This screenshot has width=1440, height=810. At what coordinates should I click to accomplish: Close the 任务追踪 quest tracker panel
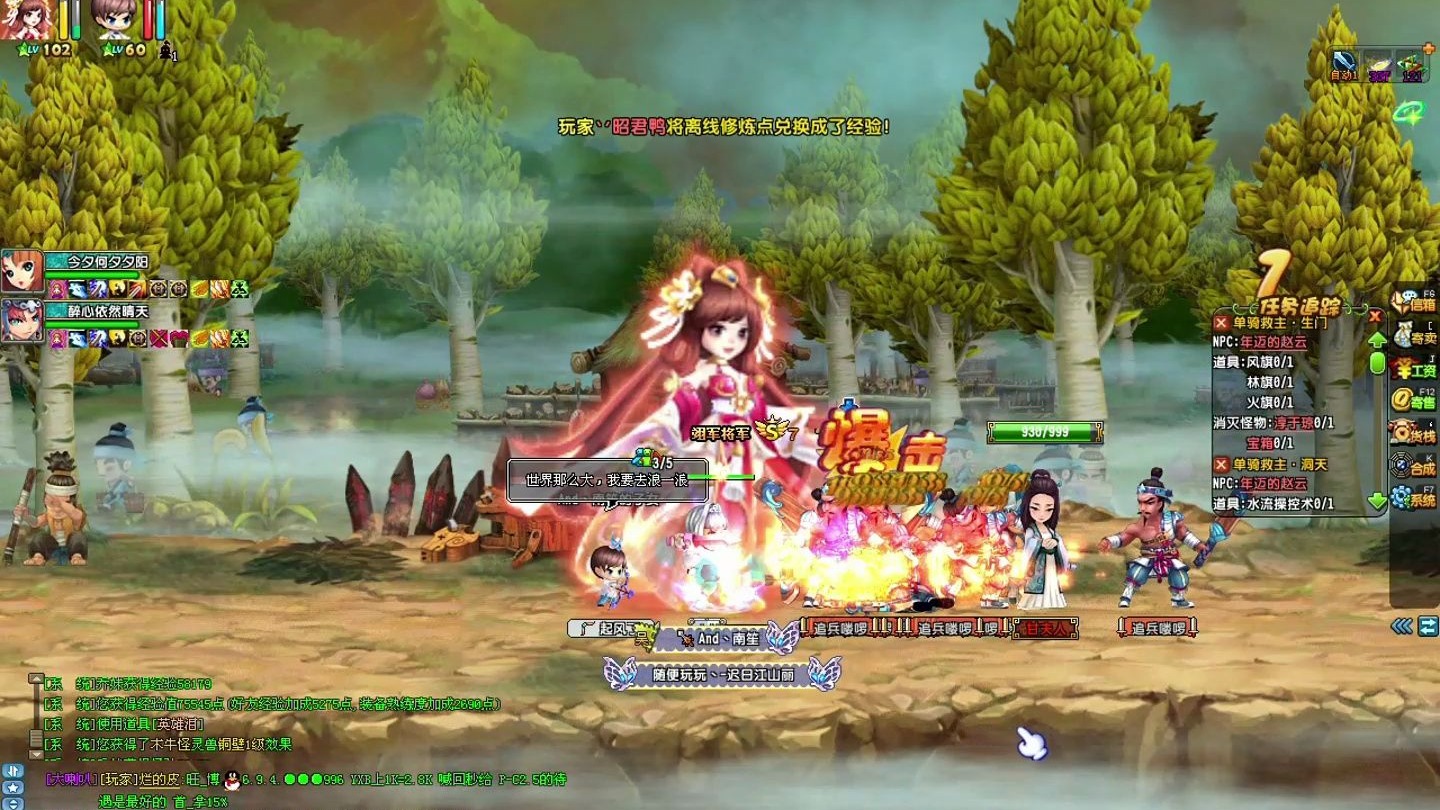pyautogui.click(x=1375, y=316)
